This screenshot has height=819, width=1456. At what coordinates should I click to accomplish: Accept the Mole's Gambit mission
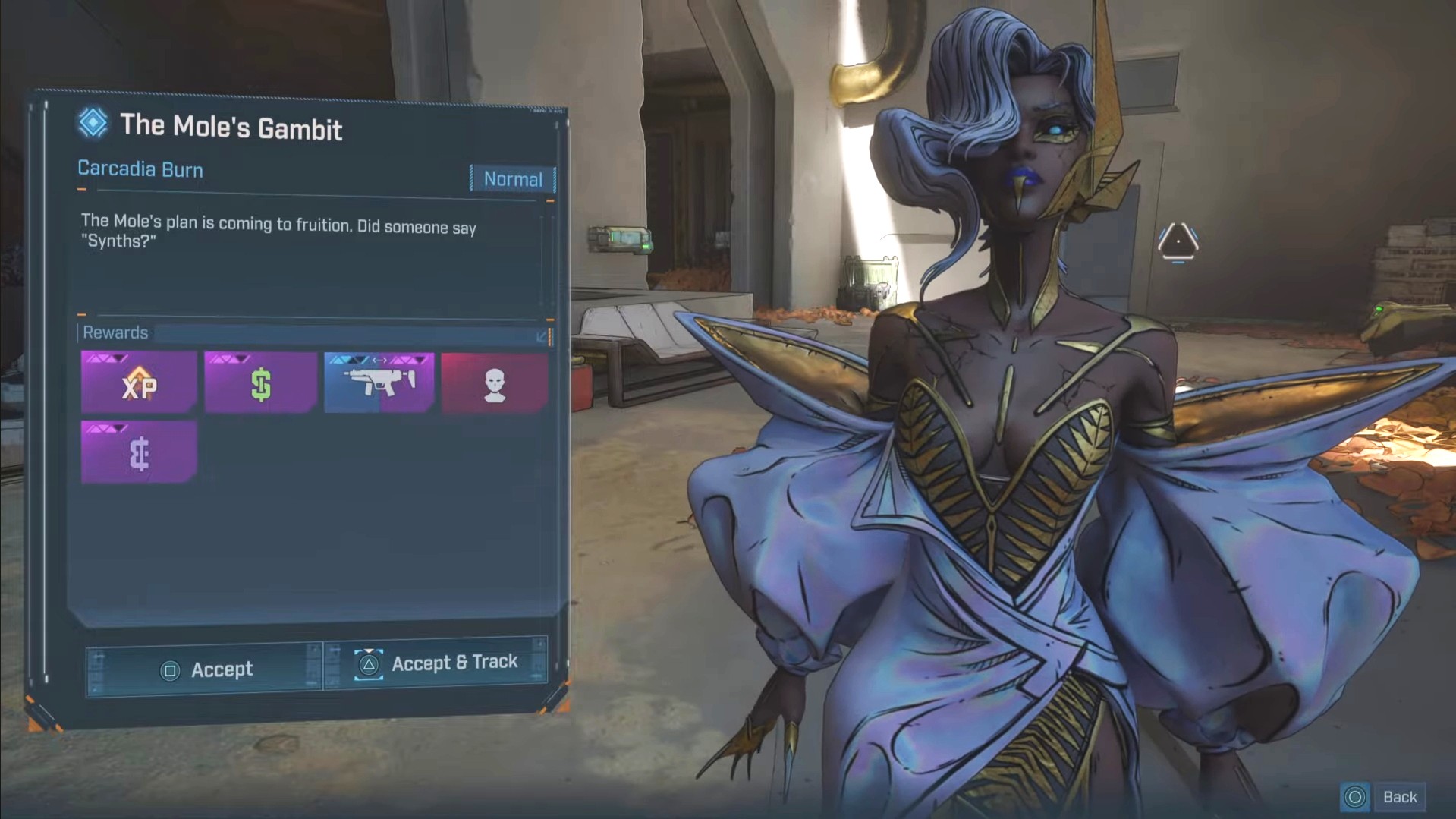[203, 669]
